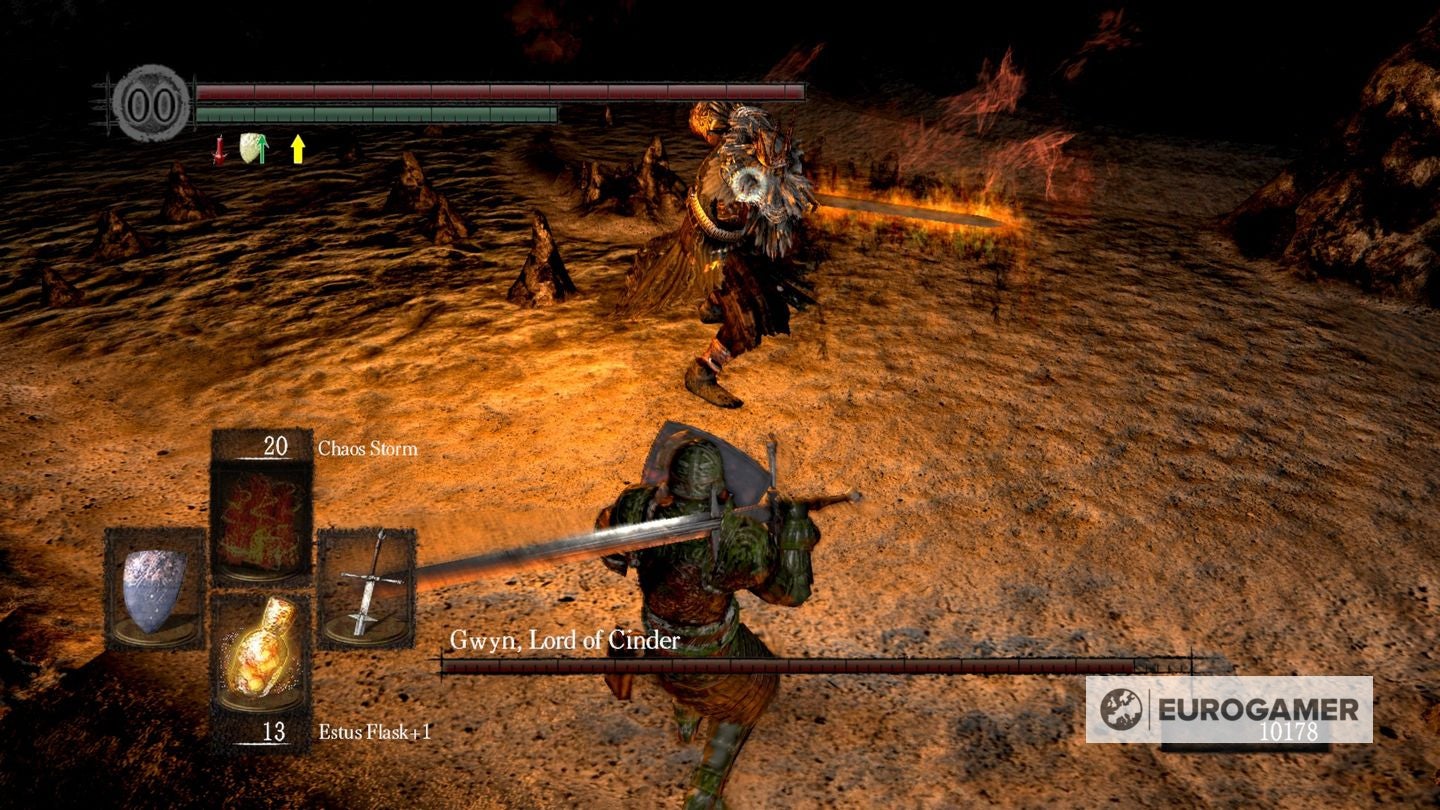This screenshot has width=1440, height=810.
Task: Click the Eurogamer globe icon
Action: coord(1120,709)
